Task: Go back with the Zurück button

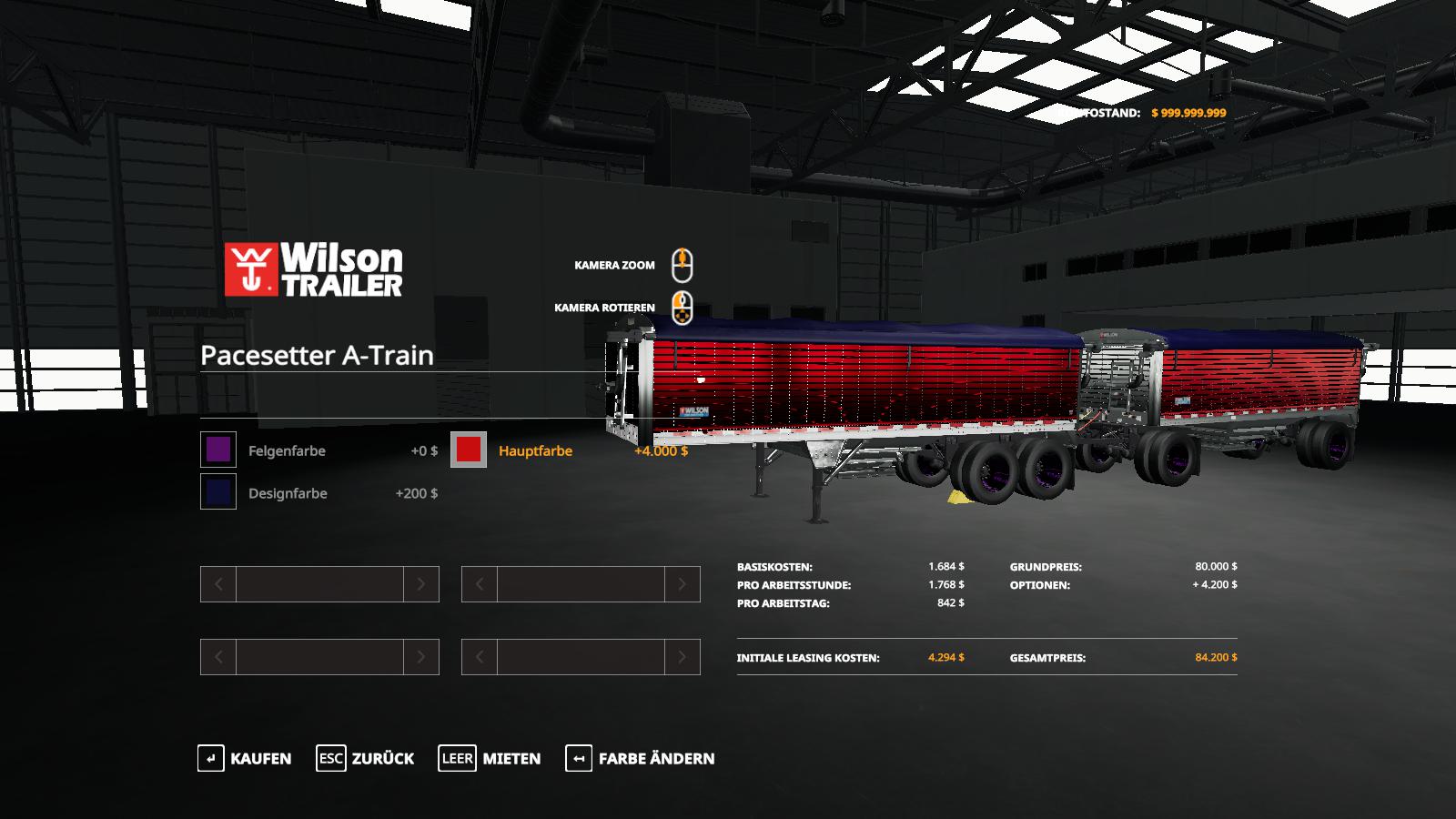Action: 365,758
